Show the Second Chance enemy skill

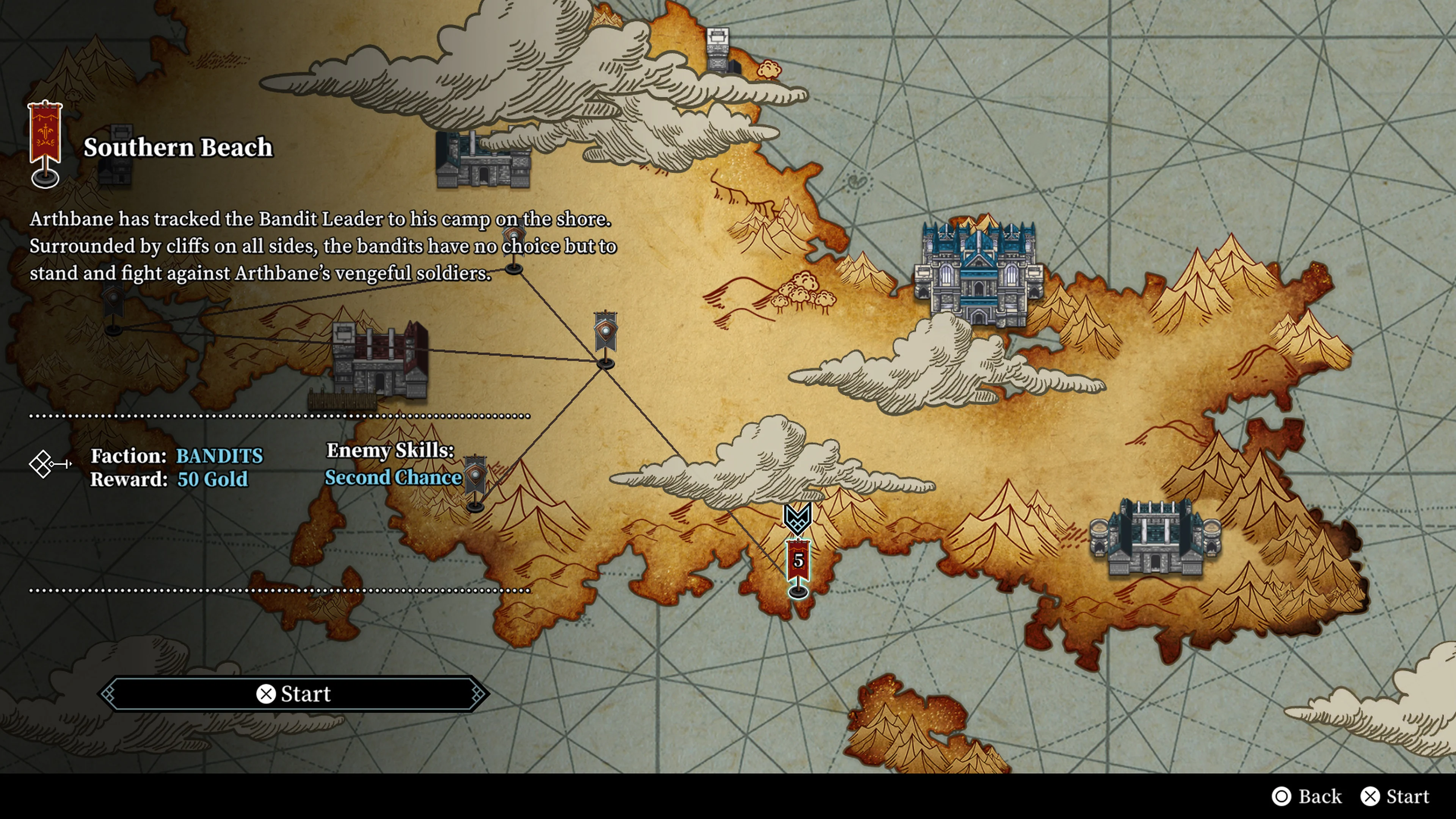pos(394,478)
